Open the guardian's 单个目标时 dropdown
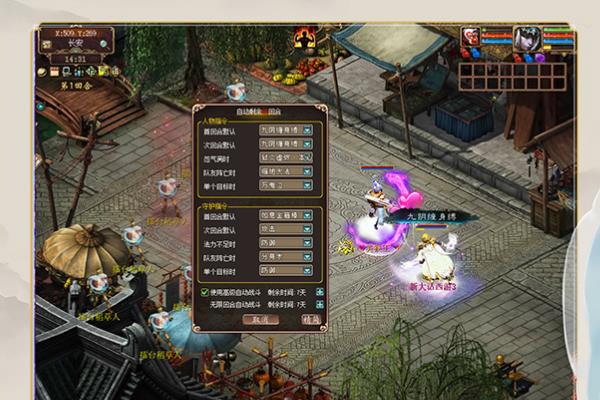The height and width of the screenshot is (400, 600). [307, 270]
